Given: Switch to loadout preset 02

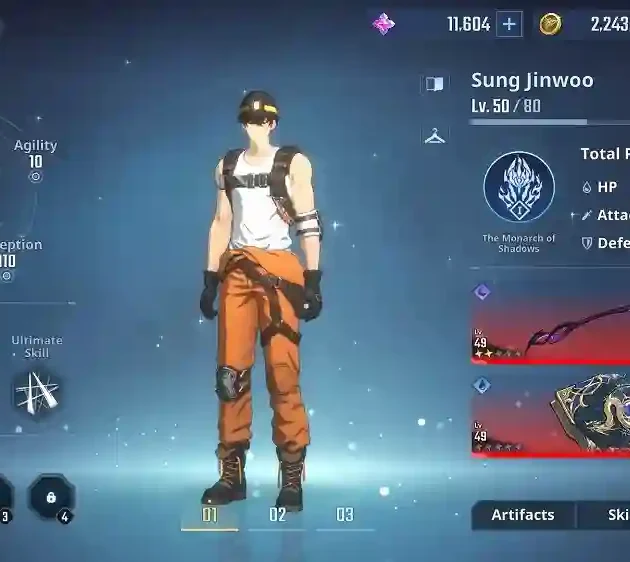Looking at the screenshot, I should pos(278,515).
